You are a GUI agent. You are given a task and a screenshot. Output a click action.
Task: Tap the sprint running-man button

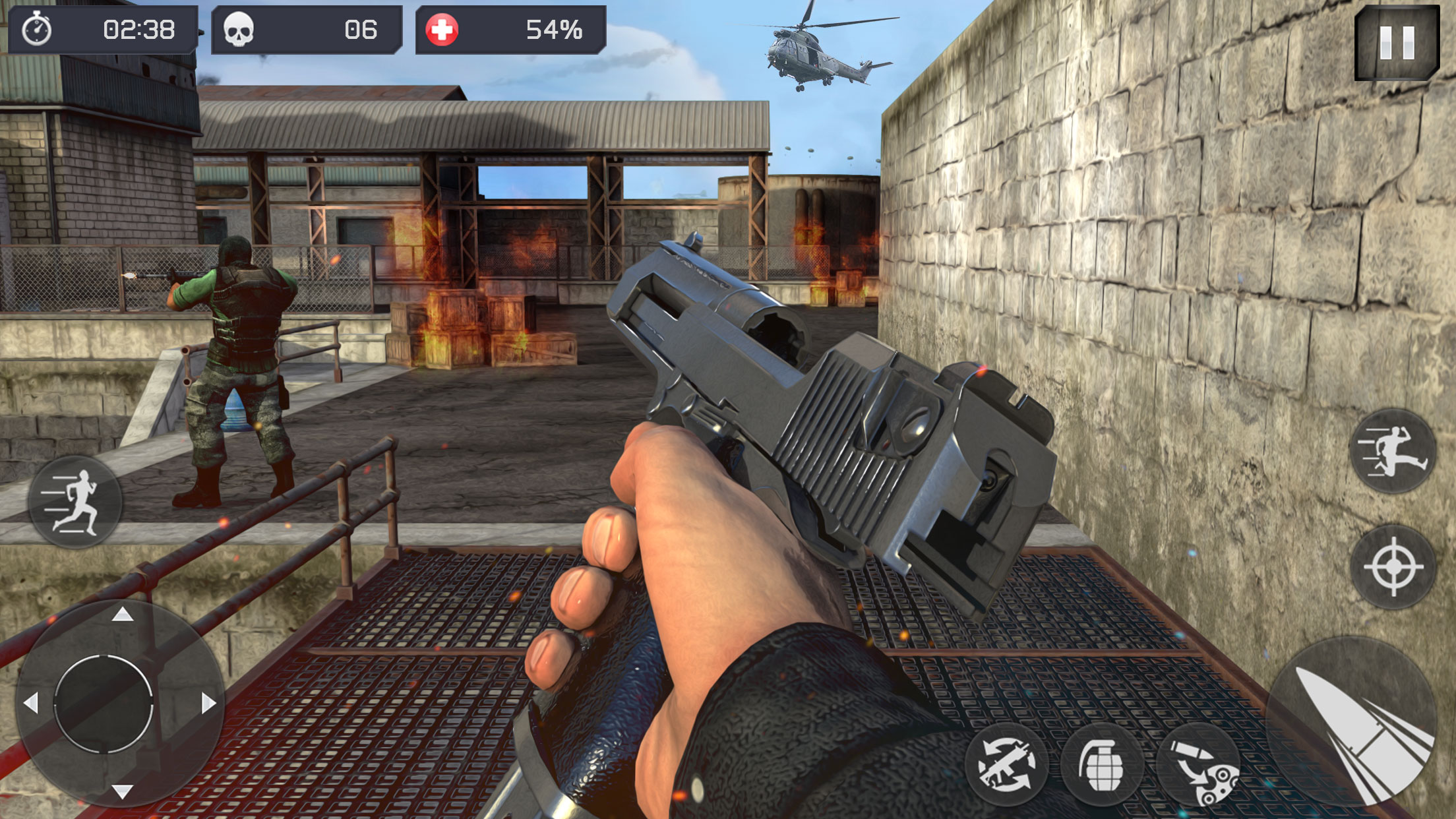pyautogui.click(x=75, y=502)
